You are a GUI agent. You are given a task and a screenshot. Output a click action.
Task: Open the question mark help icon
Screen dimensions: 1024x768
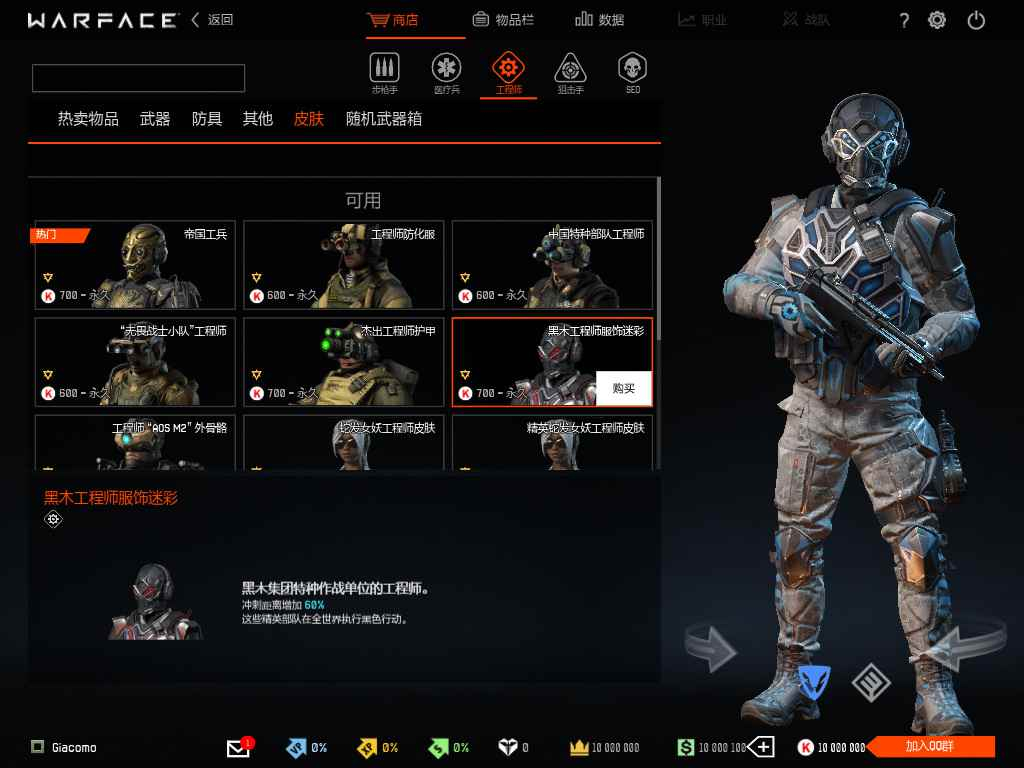[904, 20]
